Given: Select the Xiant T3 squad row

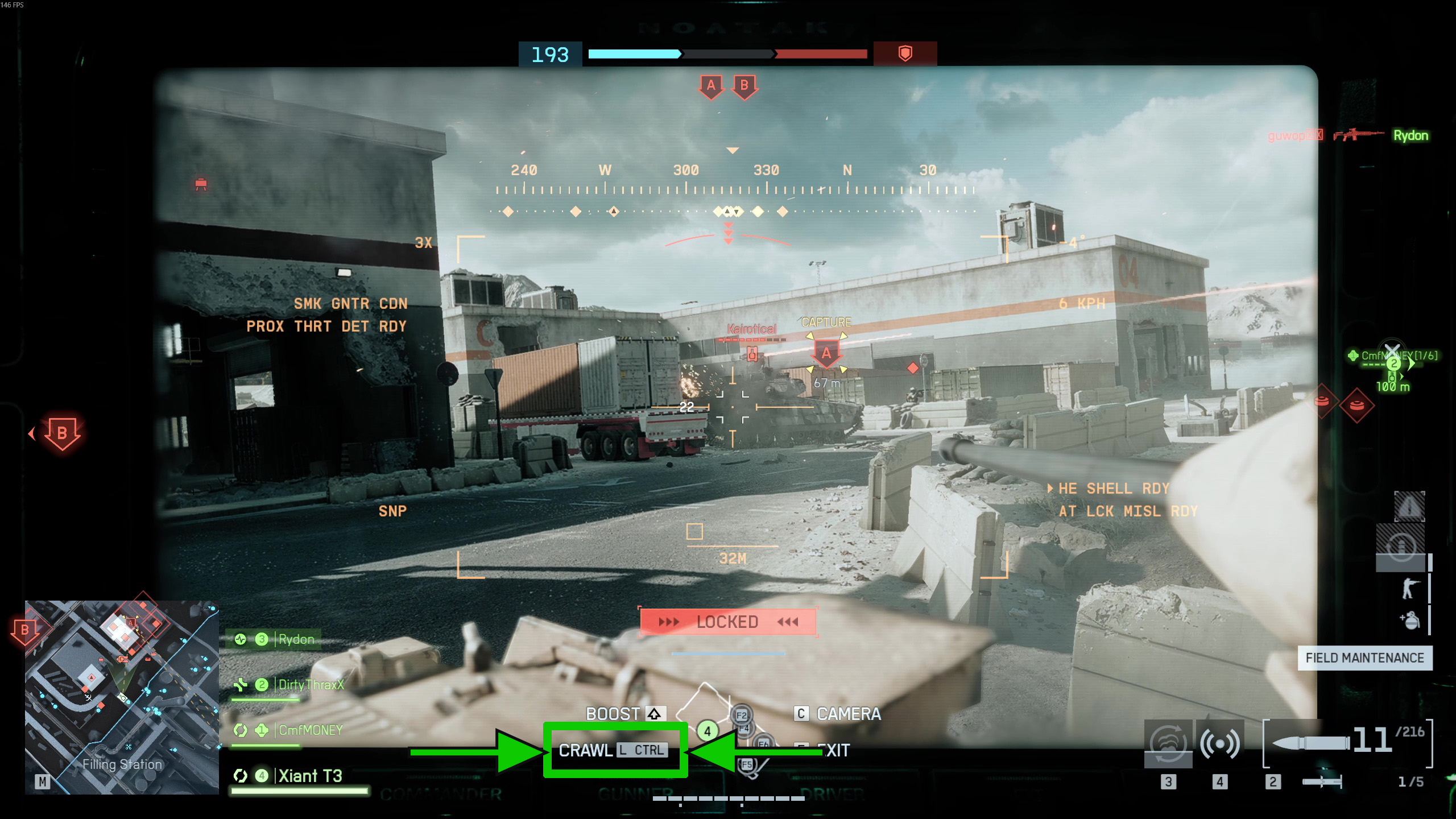Looking at the screenshot, I should [x=310, y=776].
